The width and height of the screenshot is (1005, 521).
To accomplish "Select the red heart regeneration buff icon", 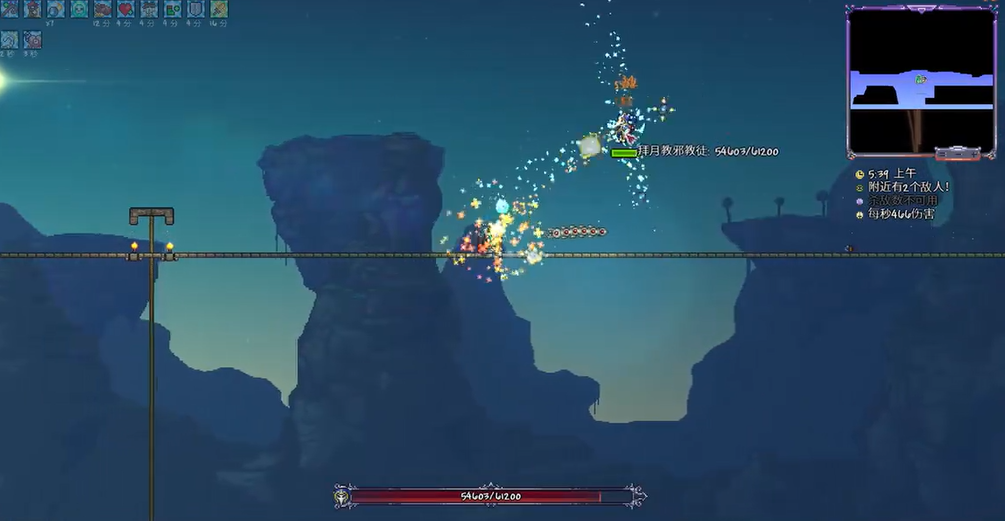I will click(x=126, y=9).
